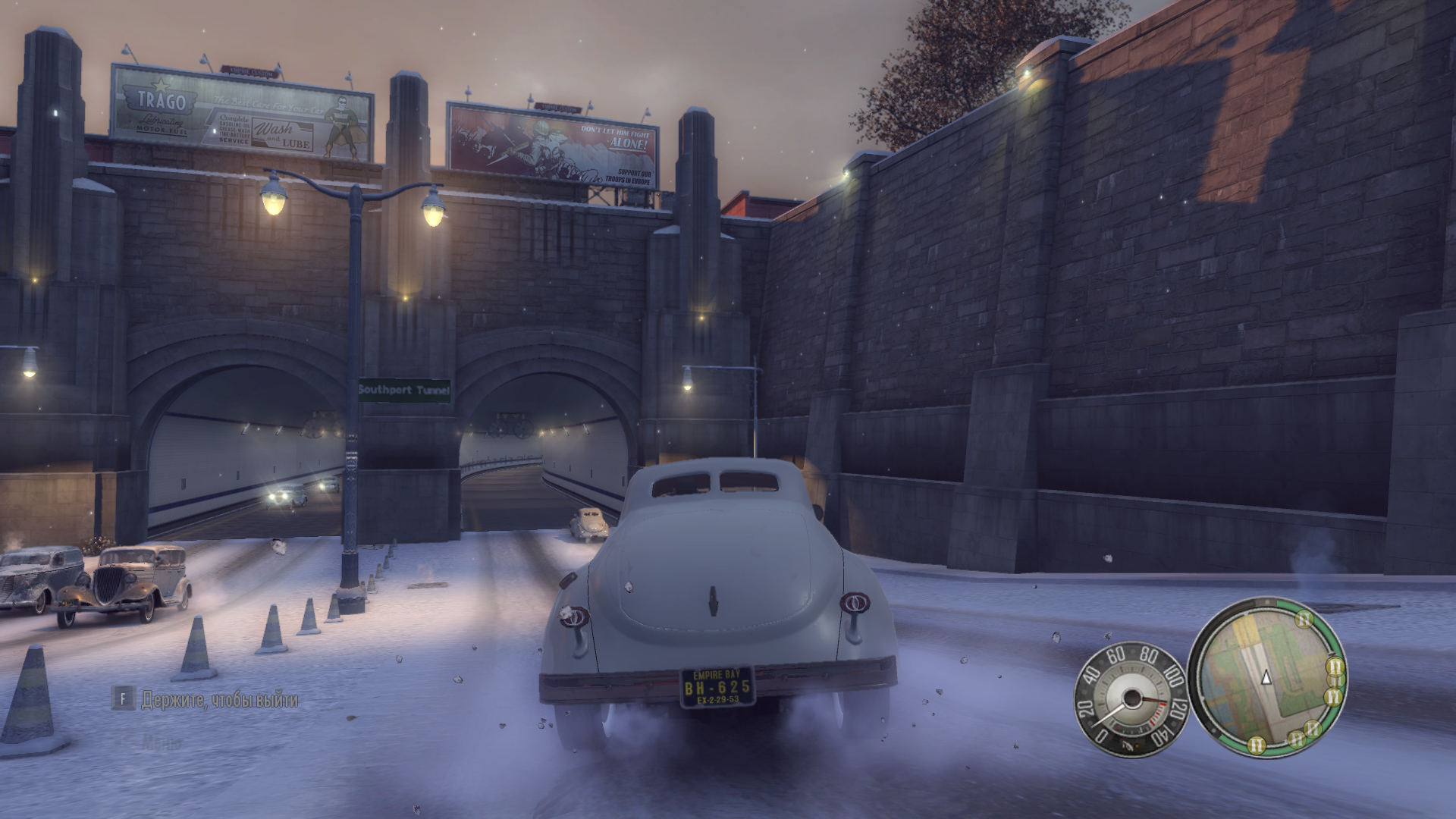Select the white player arrow on the minimap
This screenshot has width=1456, height=819.
(1265, 677)
